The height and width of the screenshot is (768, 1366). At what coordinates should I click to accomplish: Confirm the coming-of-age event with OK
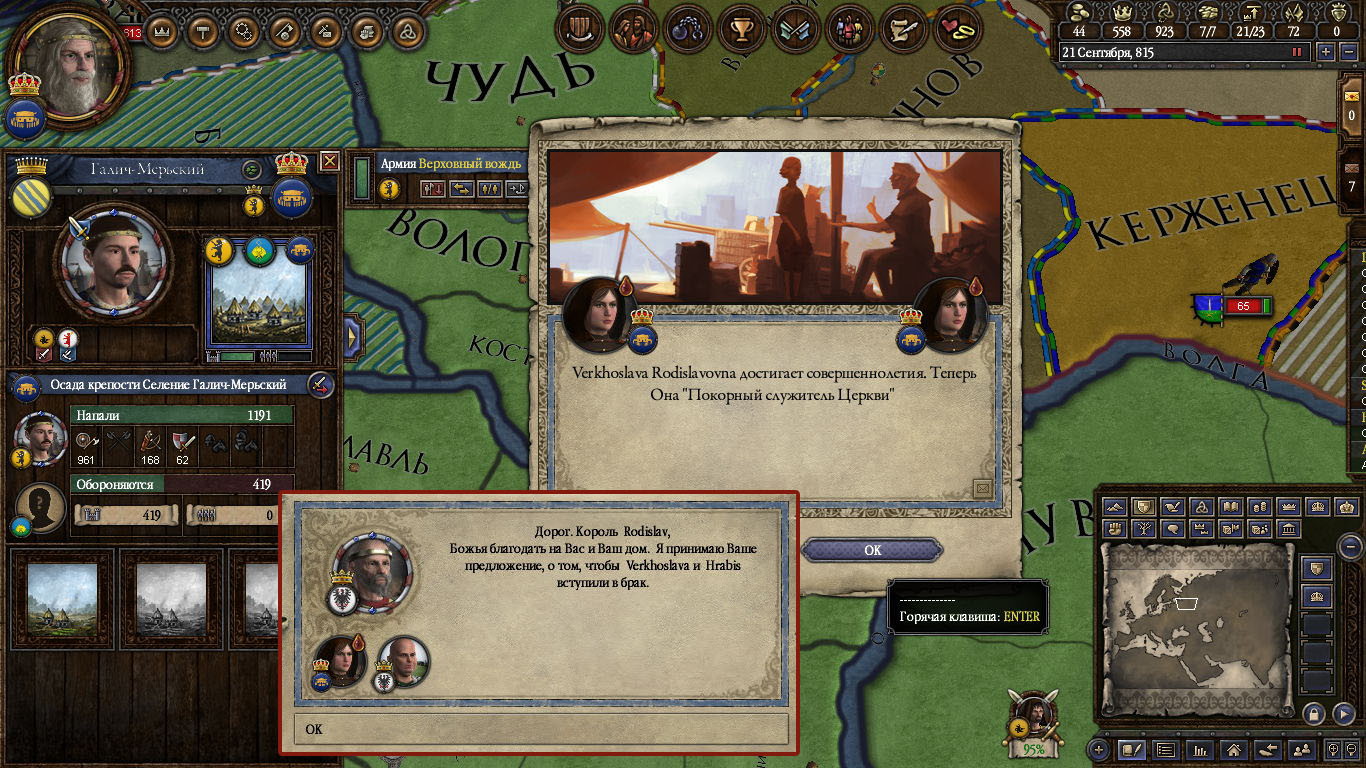[872, 550]
